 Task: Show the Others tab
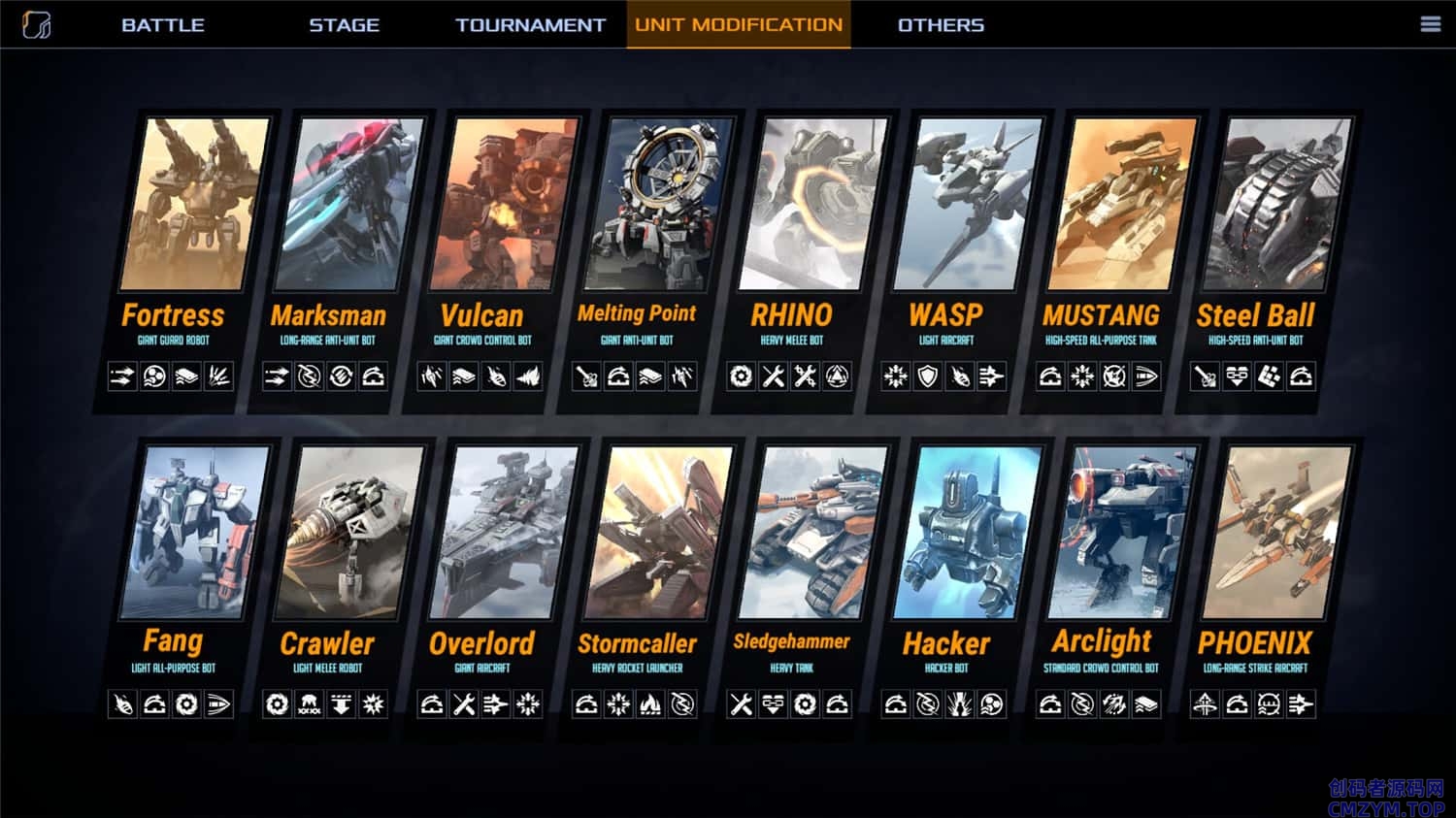[x=941, y=25]
